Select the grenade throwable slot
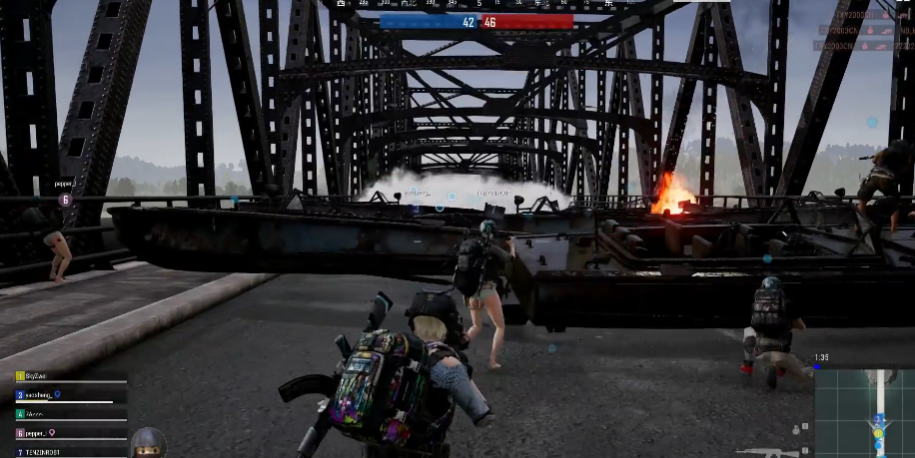This screenshot has height=458, width=915. [x=795, y=430]
